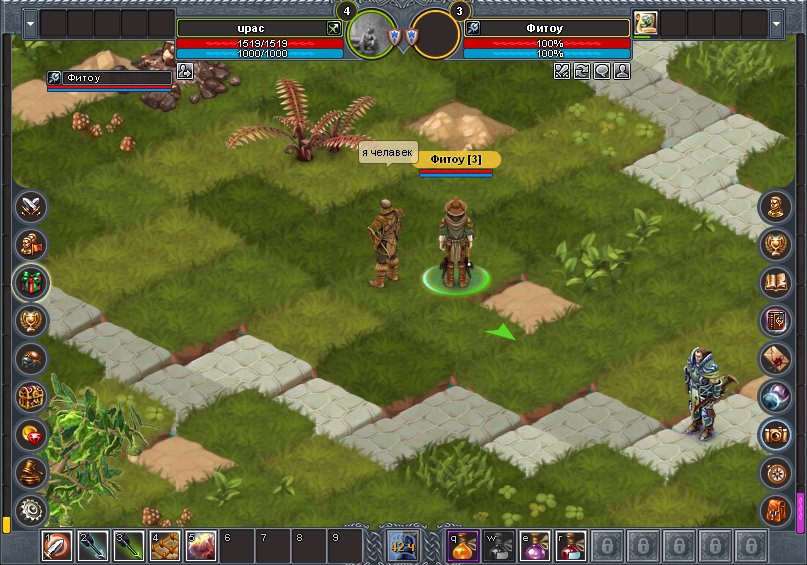Image resolution: width=807 pixels, height=565 pixels.
Task: Use the purple potion in slot e
Action: pyautogui.click(x=535, y=546)
